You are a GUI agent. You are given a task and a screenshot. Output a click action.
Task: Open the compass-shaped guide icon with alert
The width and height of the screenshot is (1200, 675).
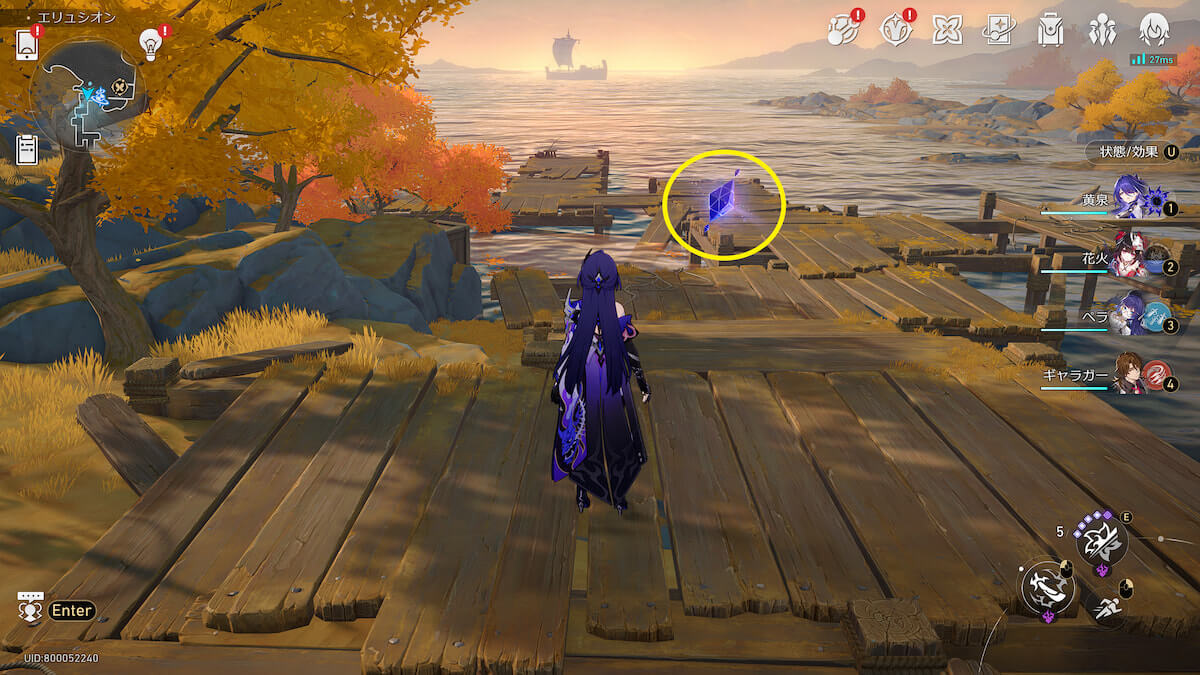tap(894, 31)
